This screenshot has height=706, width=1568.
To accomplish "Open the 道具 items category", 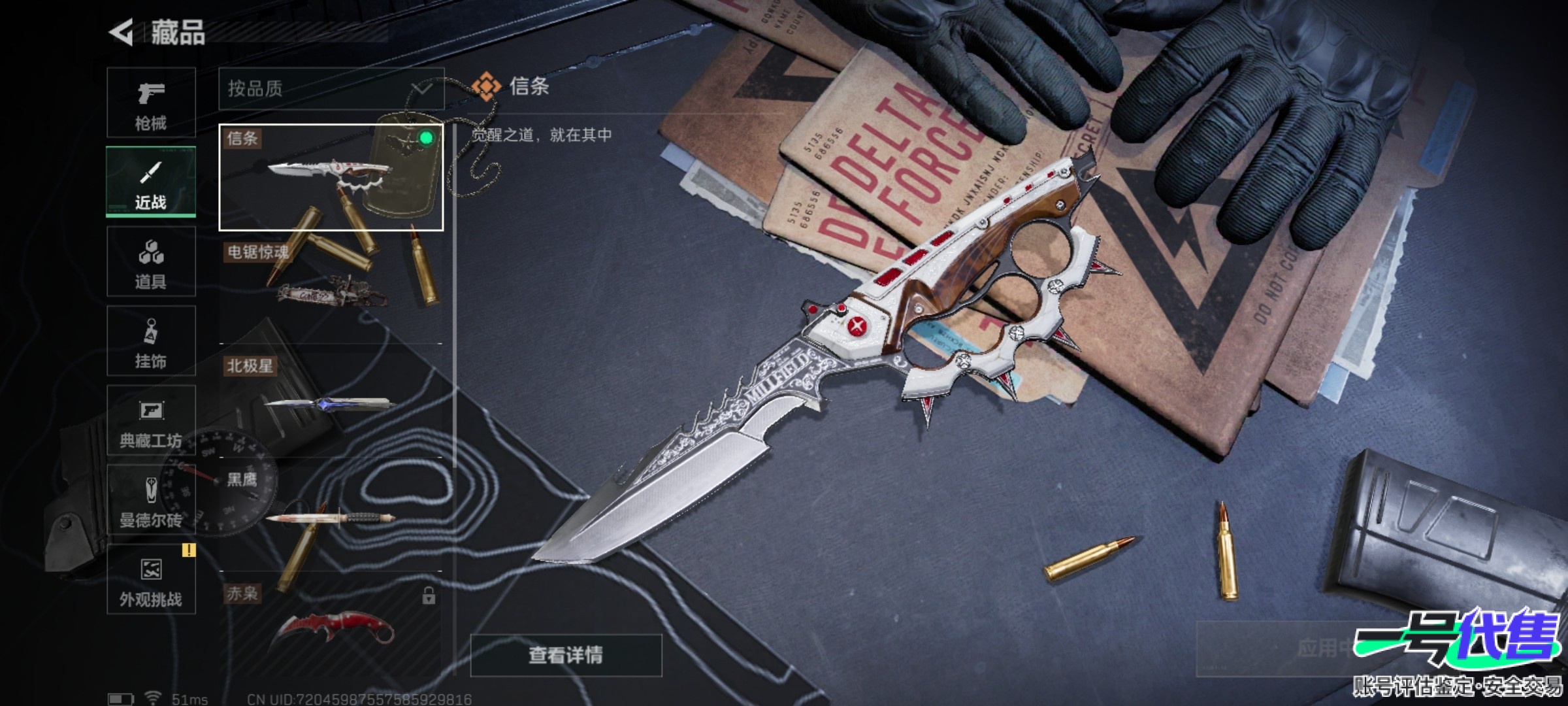I will click(x=151, y=261).
